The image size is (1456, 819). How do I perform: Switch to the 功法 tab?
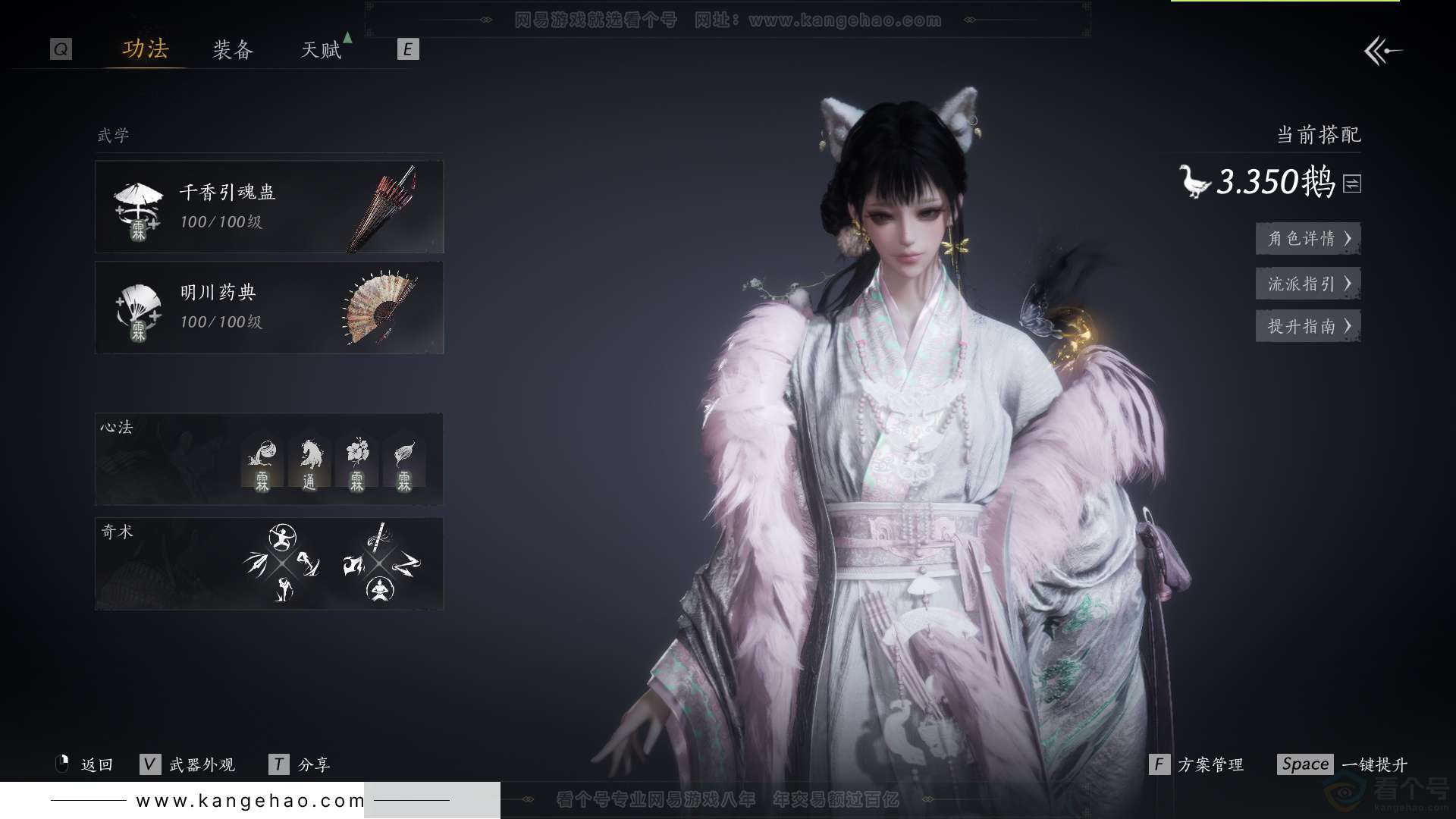[x=146, y=50]
